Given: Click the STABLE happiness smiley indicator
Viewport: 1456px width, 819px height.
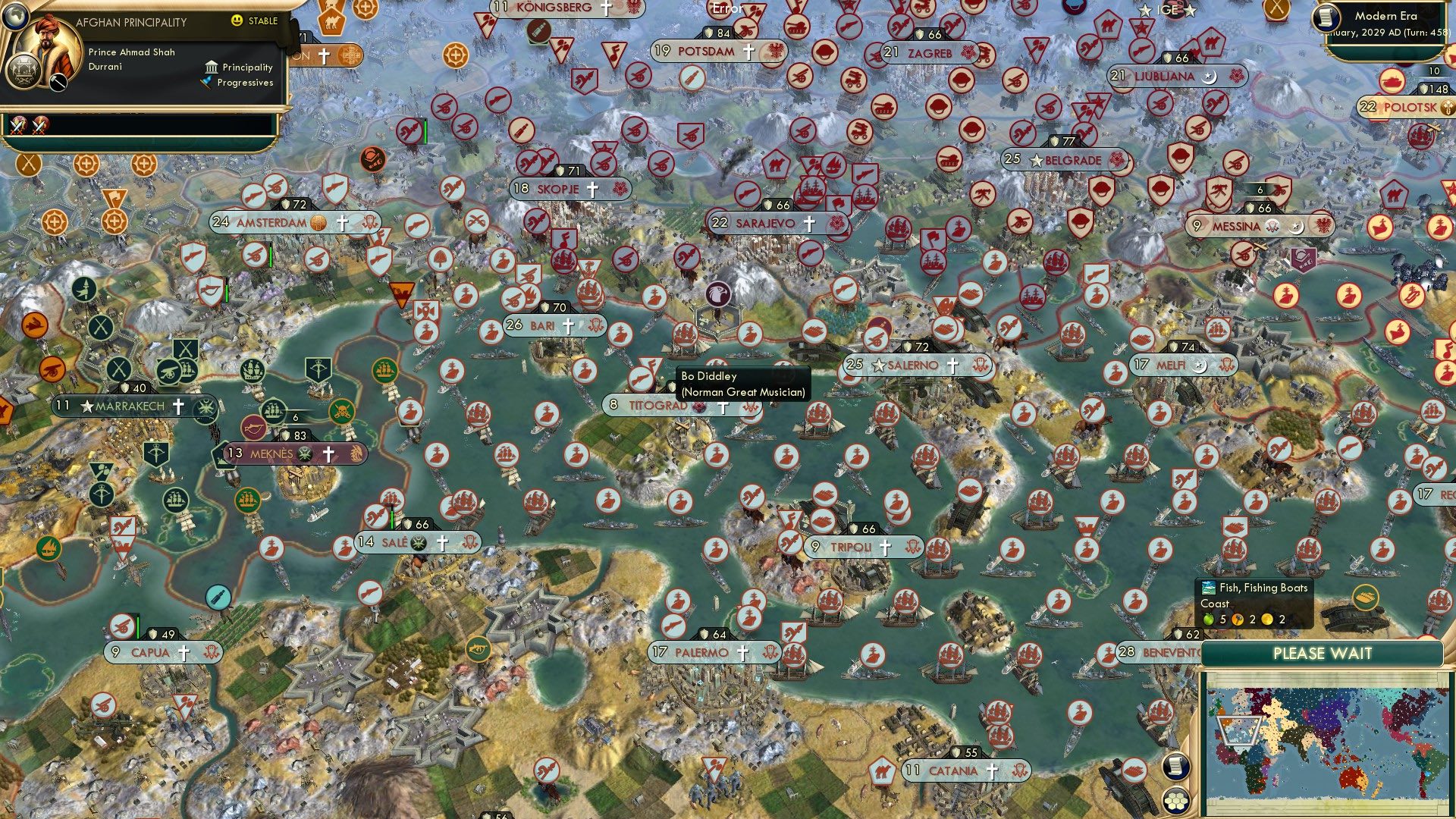Looking at the screenshot, I should [237, 20].
